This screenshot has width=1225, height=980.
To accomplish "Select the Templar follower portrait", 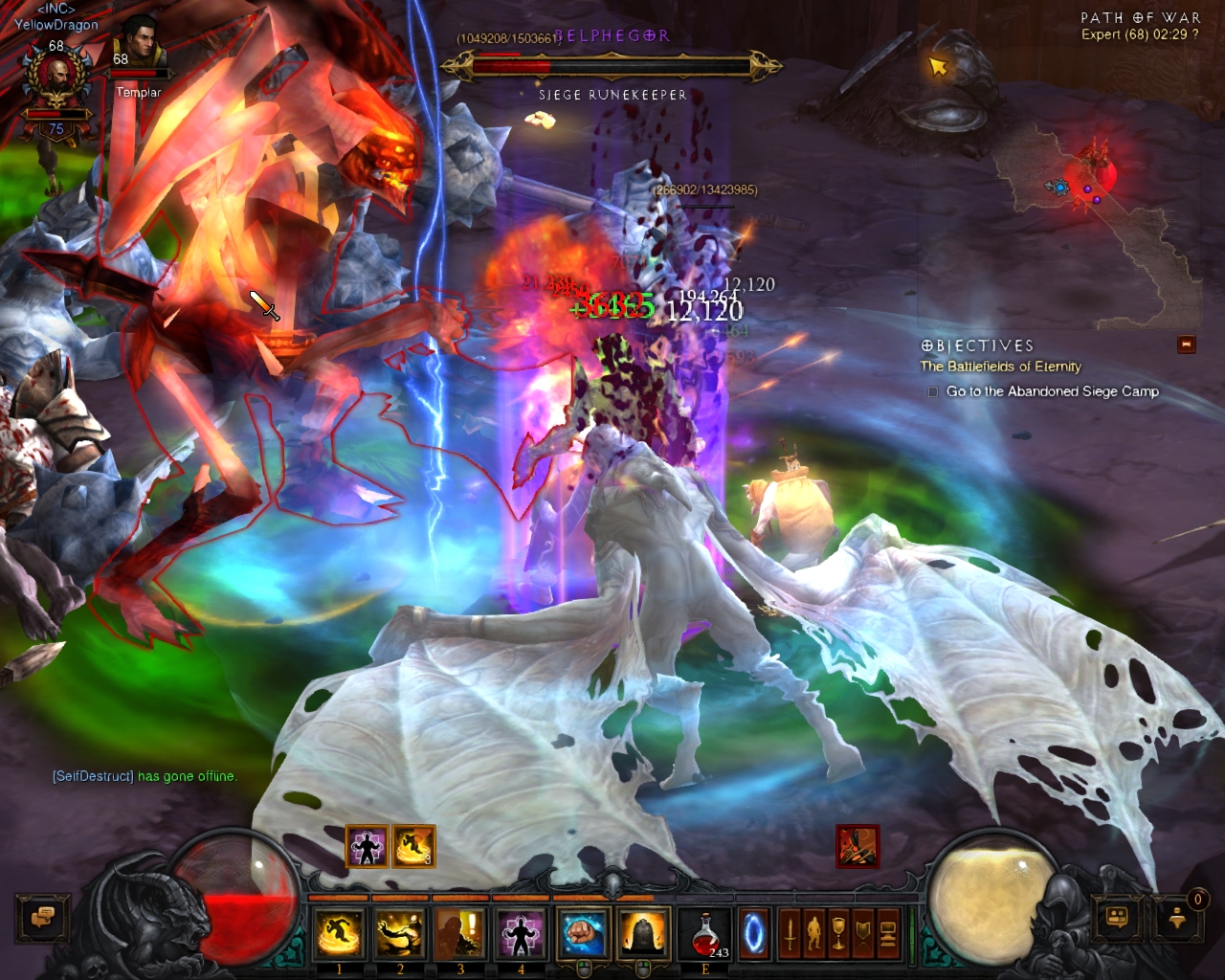I will click(140, 48).
